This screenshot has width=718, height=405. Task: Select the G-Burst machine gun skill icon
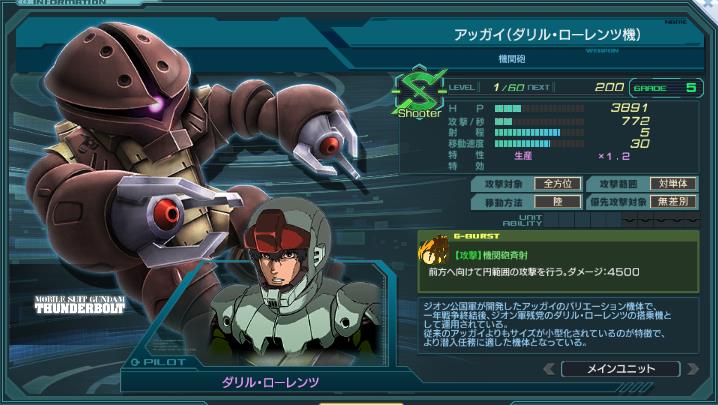point(434,254)
